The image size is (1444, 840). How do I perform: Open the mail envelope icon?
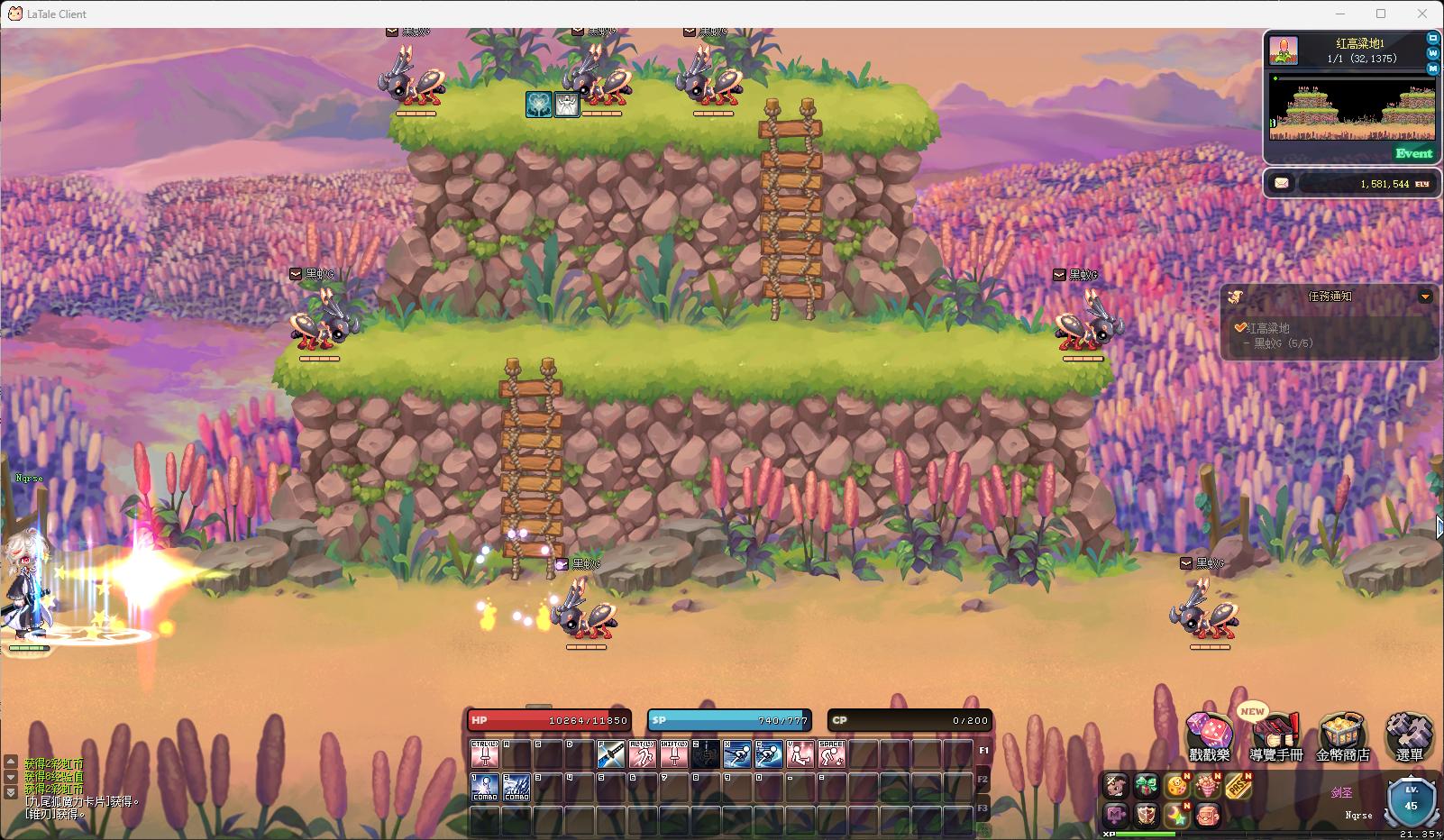point(1282,183)
